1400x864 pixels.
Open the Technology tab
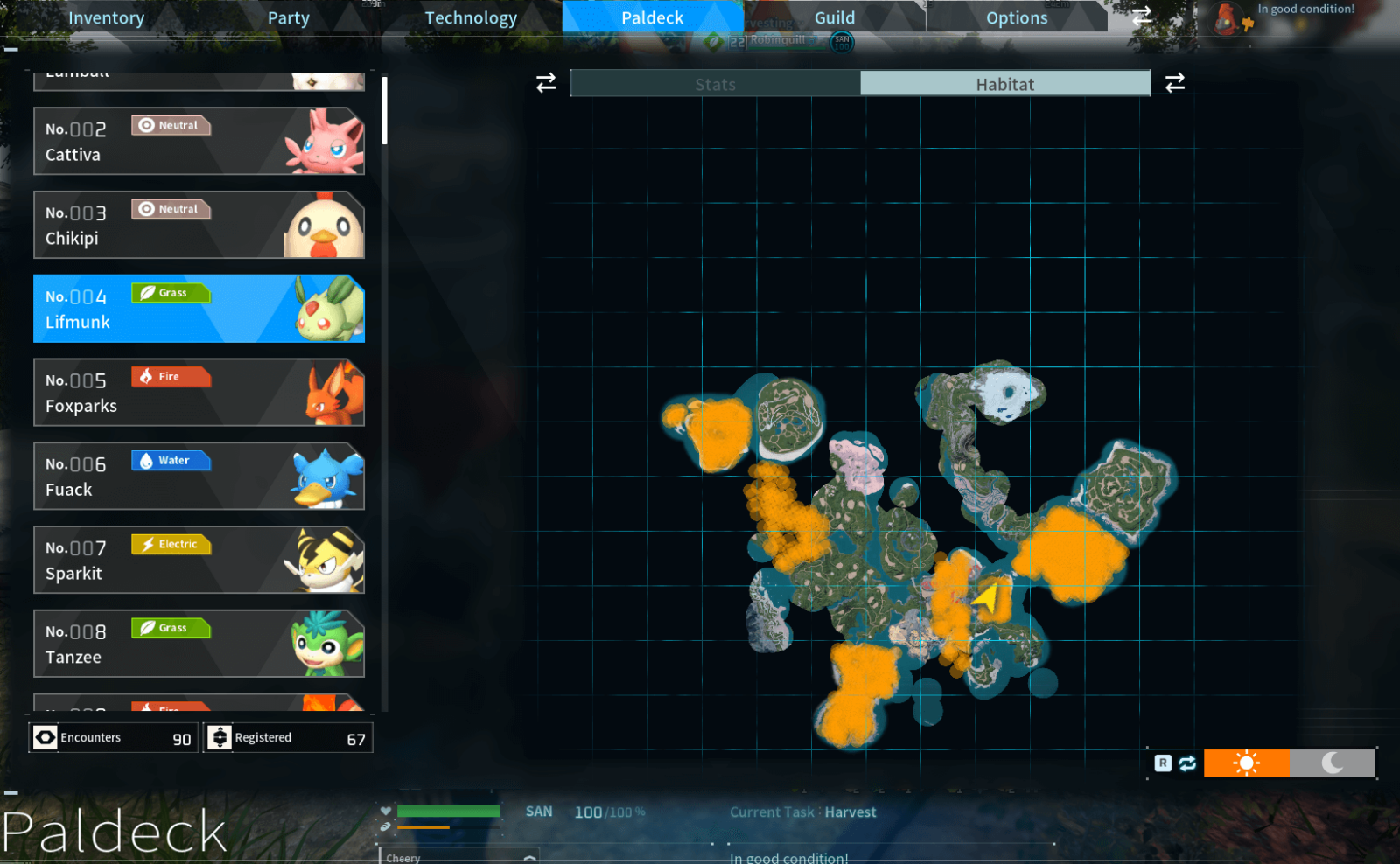tap(471, 17)
